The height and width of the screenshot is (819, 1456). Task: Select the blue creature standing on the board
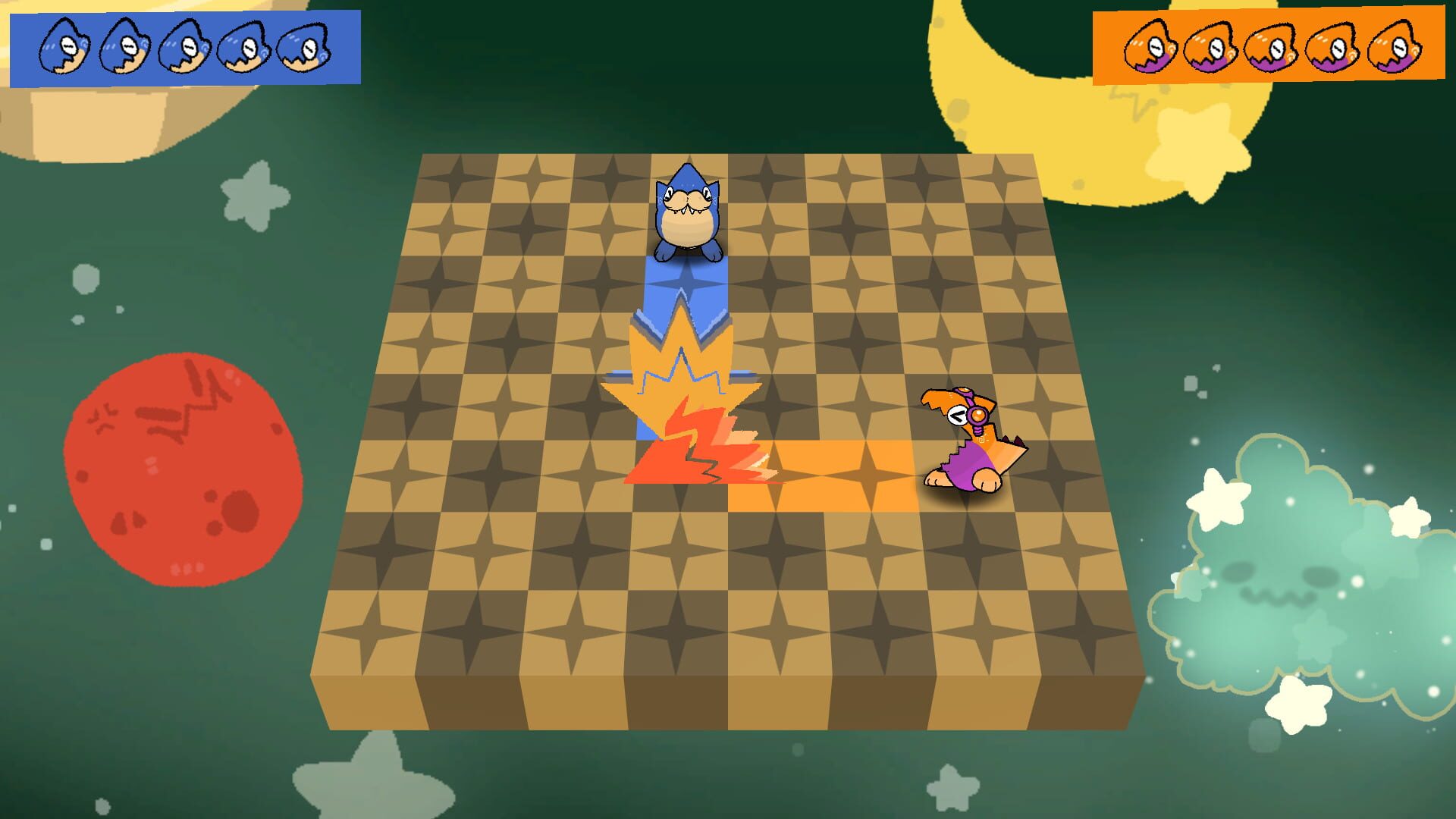686,212
